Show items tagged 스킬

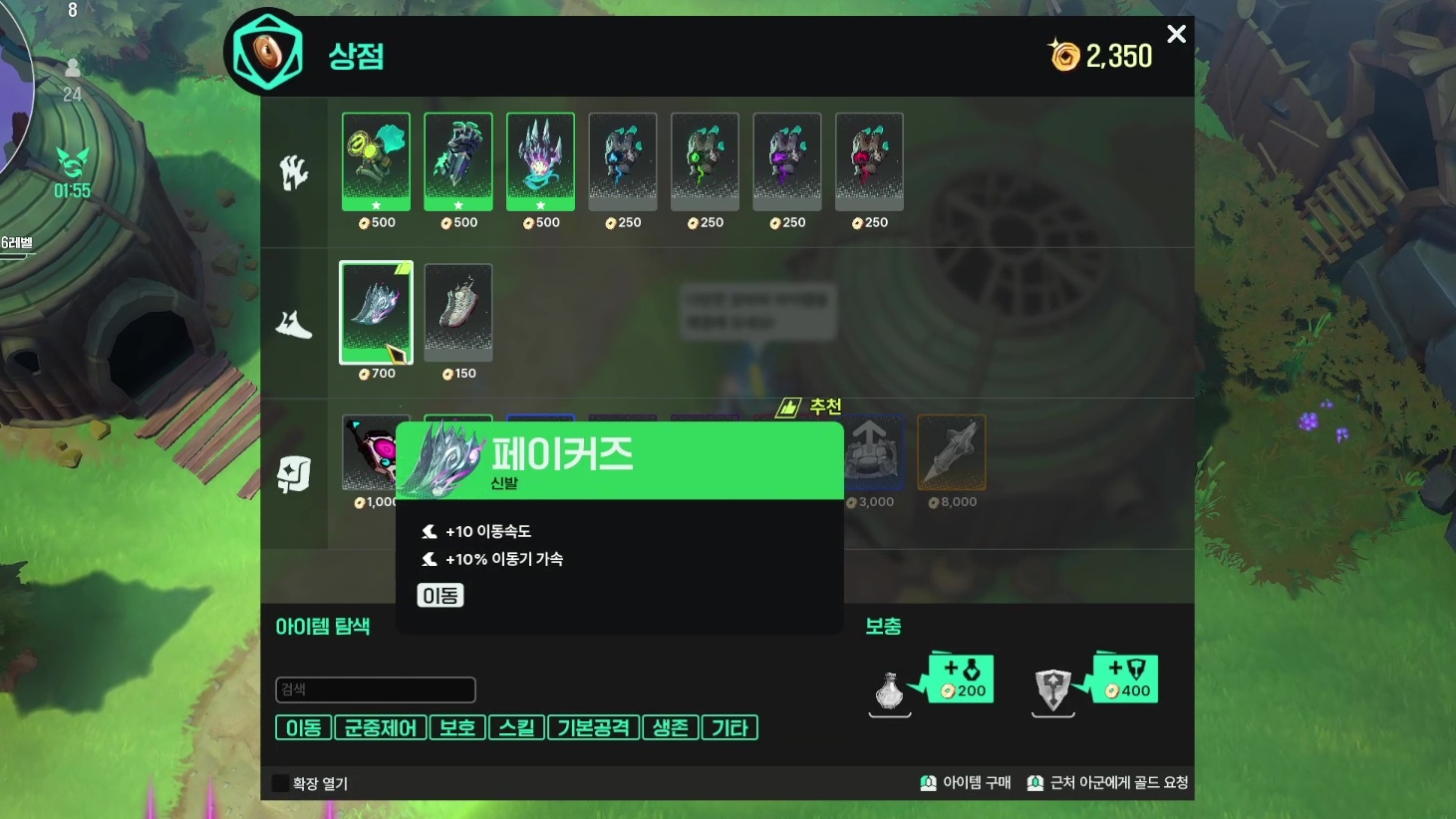click(516, 728)
